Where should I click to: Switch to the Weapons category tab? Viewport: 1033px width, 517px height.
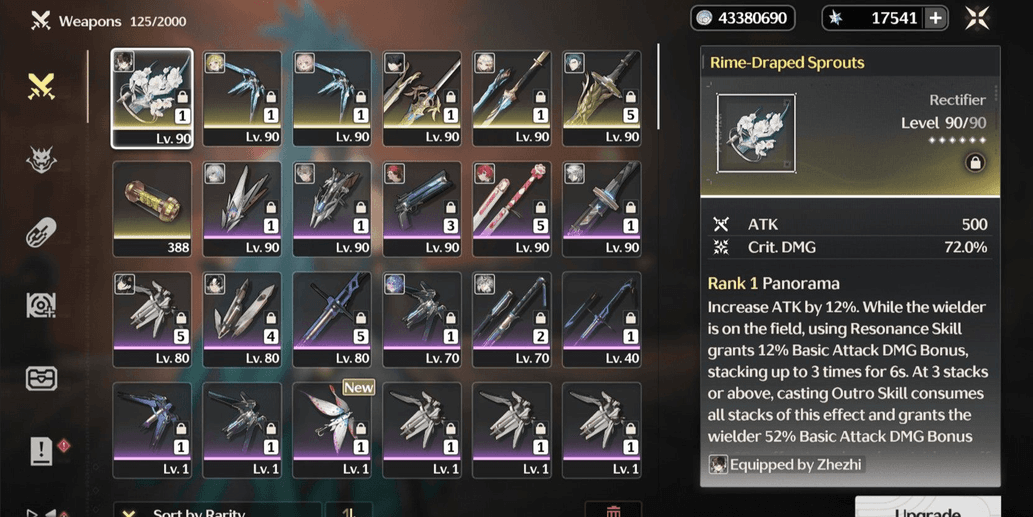click(x=41, y=87)
